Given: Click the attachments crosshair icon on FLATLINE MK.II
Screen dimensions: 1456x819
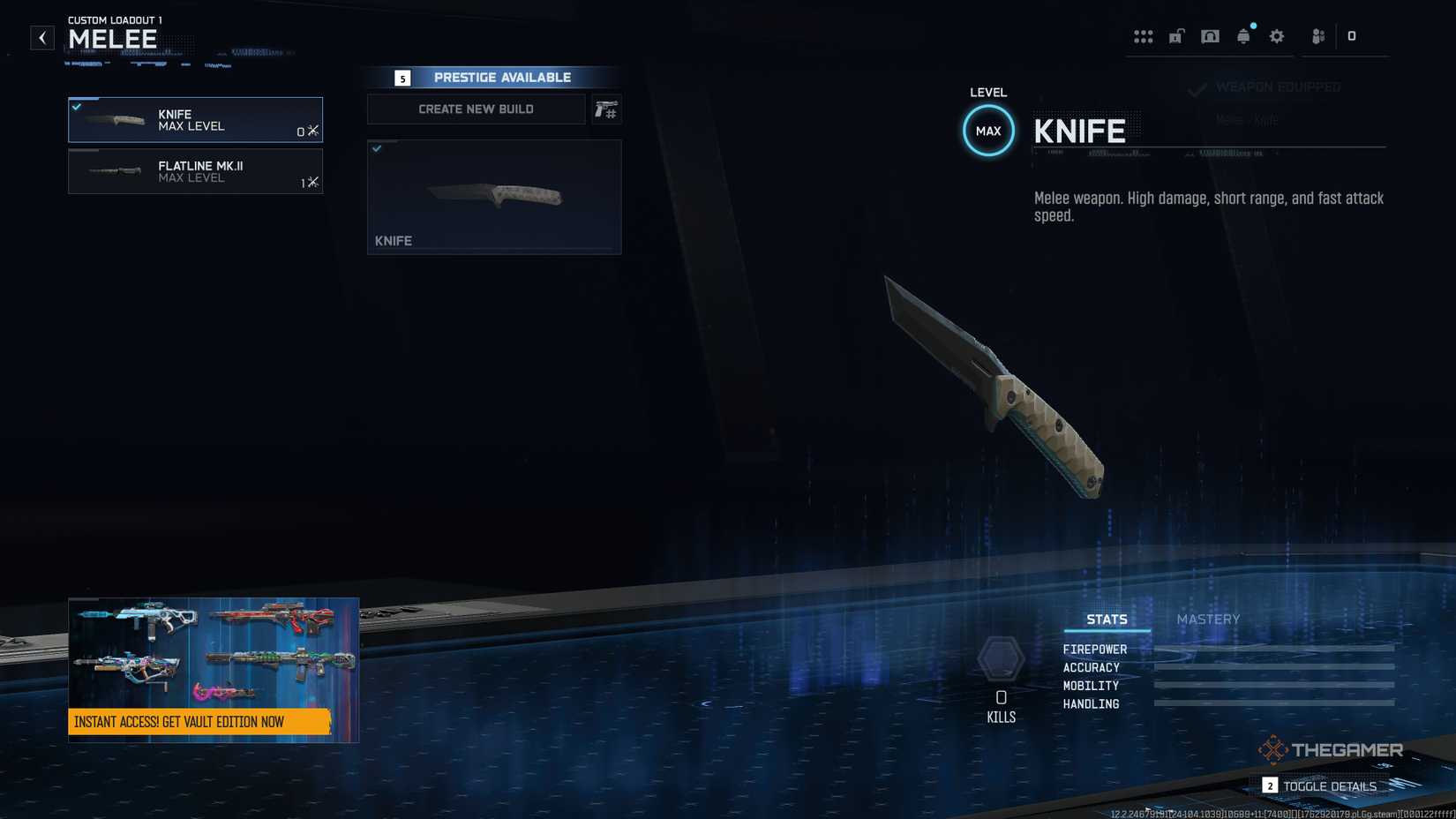Looking at the screenshot, I should [312, 182].
